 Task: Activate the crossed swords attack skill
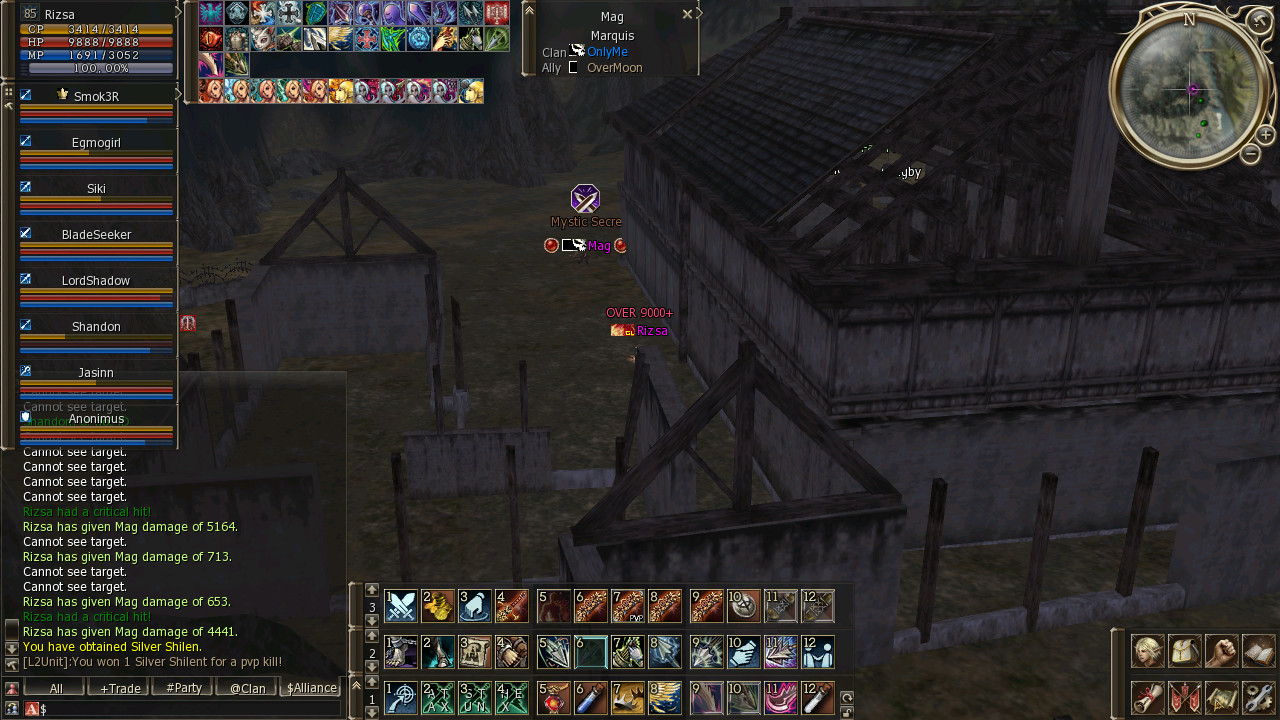(401, 606)
